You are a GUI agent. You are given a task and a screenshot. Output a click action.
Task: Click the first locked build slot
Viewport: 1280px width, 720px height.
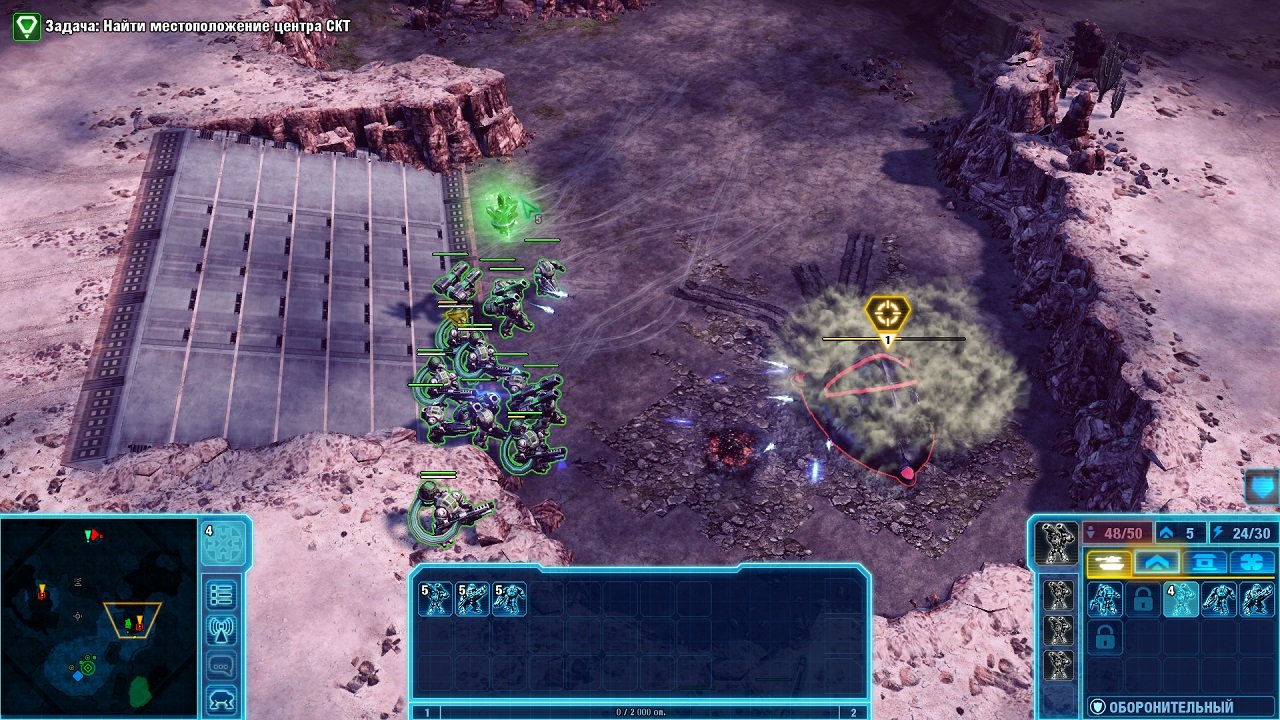(x=1141, y=601)
